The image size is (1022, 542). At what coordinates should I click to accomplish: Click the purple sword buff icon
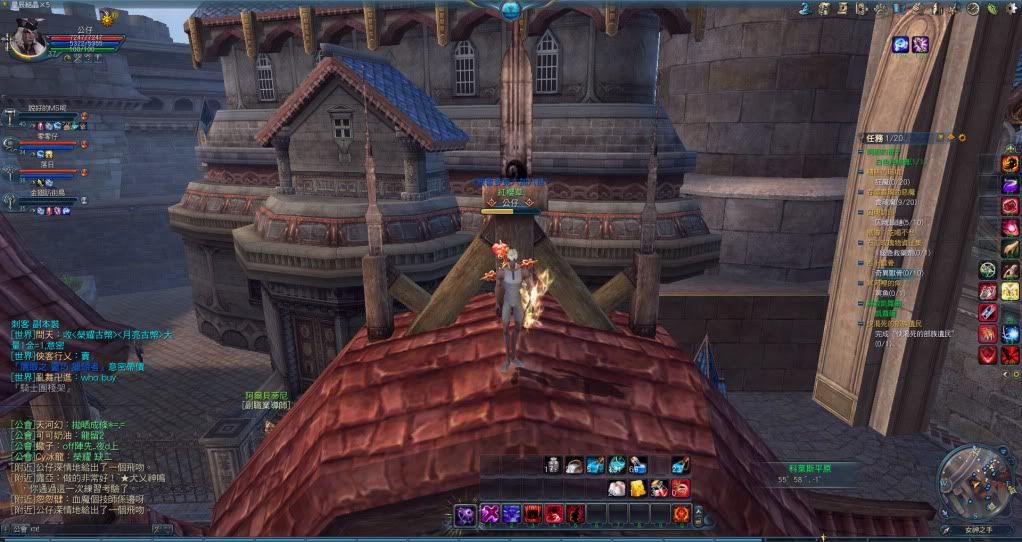(919, 44)
